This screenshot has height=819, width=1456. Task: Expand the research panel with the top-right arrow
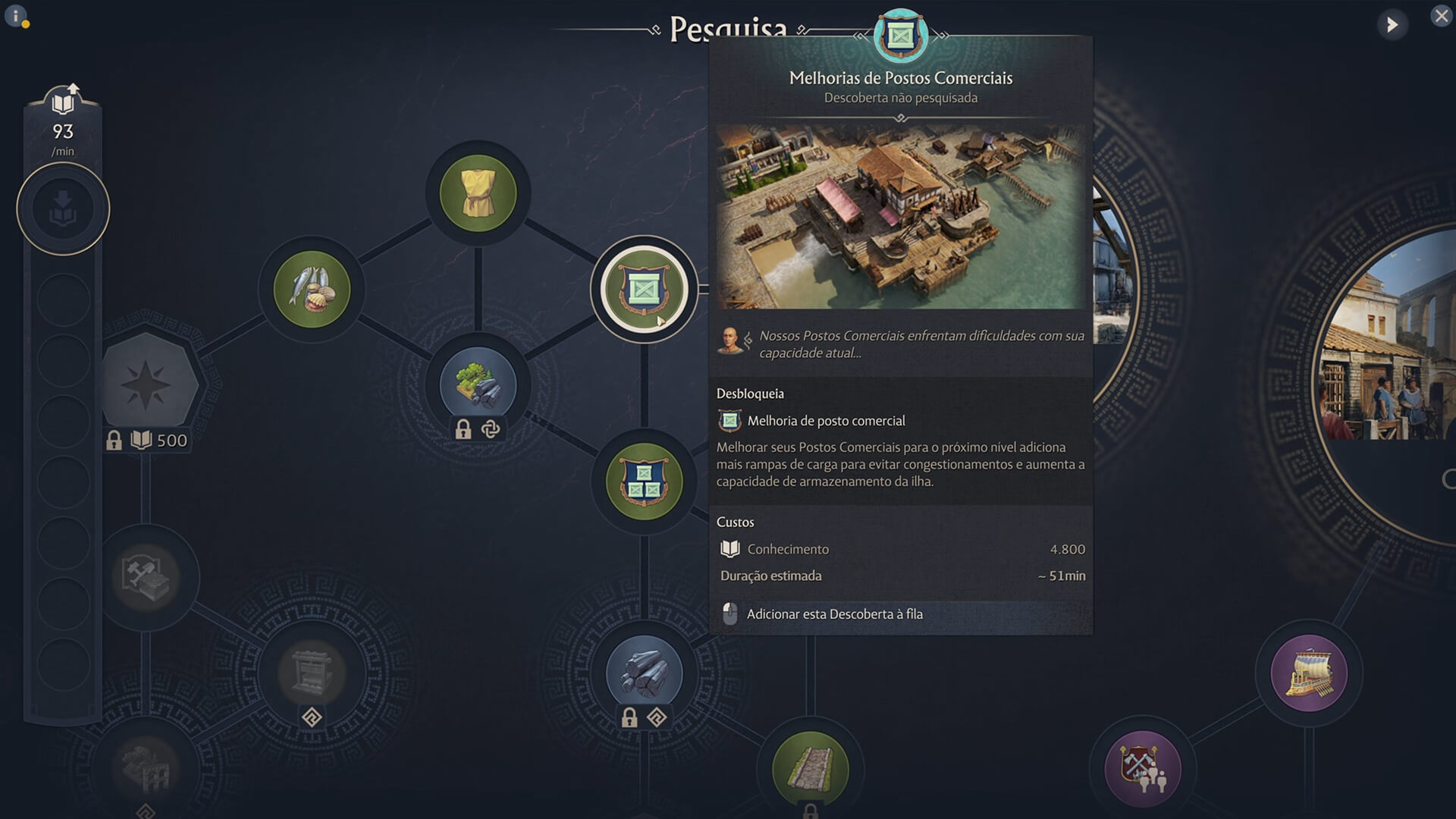[x=1393, y=24]
